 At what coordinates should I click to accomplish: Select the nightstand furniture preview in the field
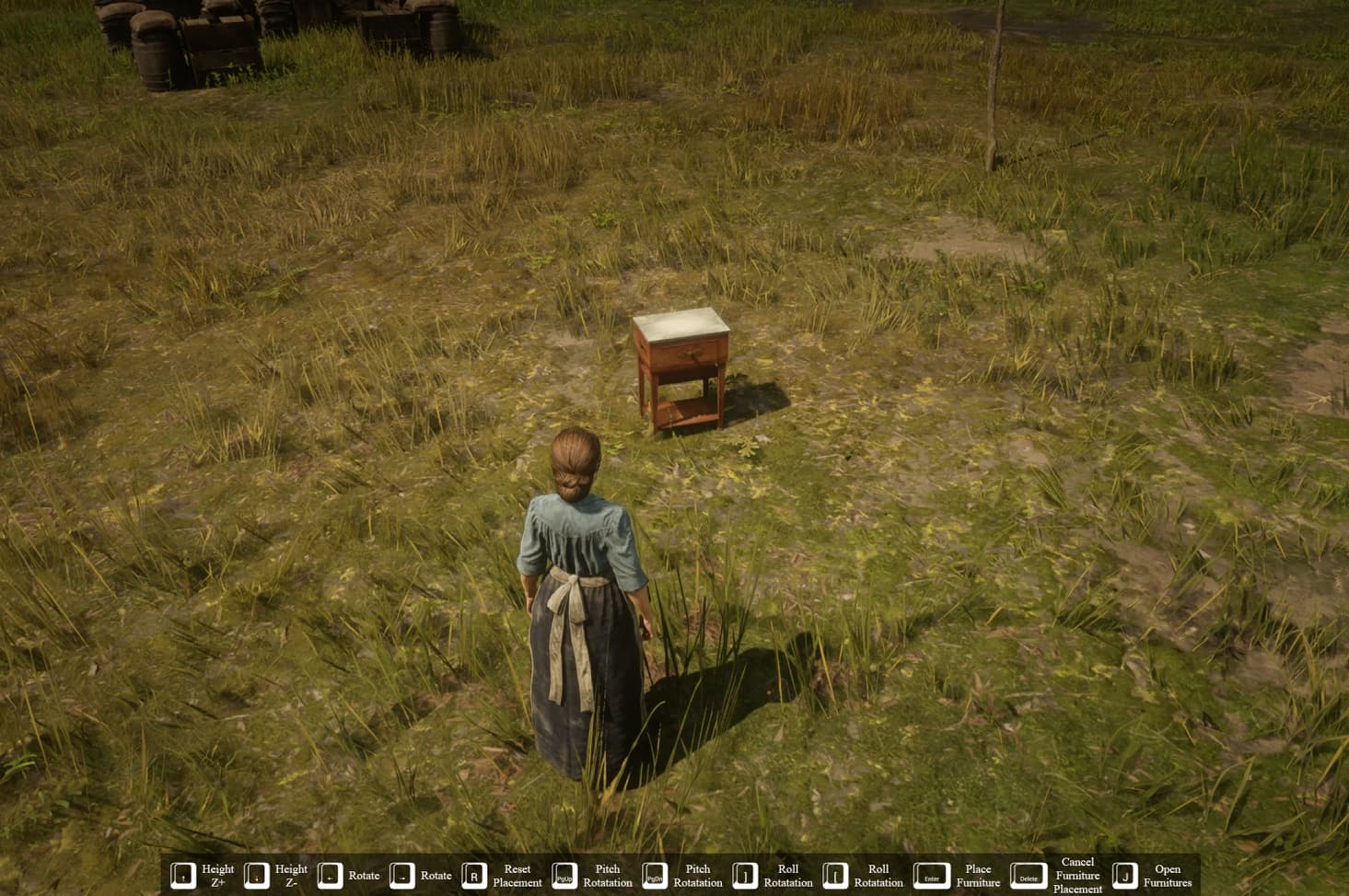click(x=681, y=368)
